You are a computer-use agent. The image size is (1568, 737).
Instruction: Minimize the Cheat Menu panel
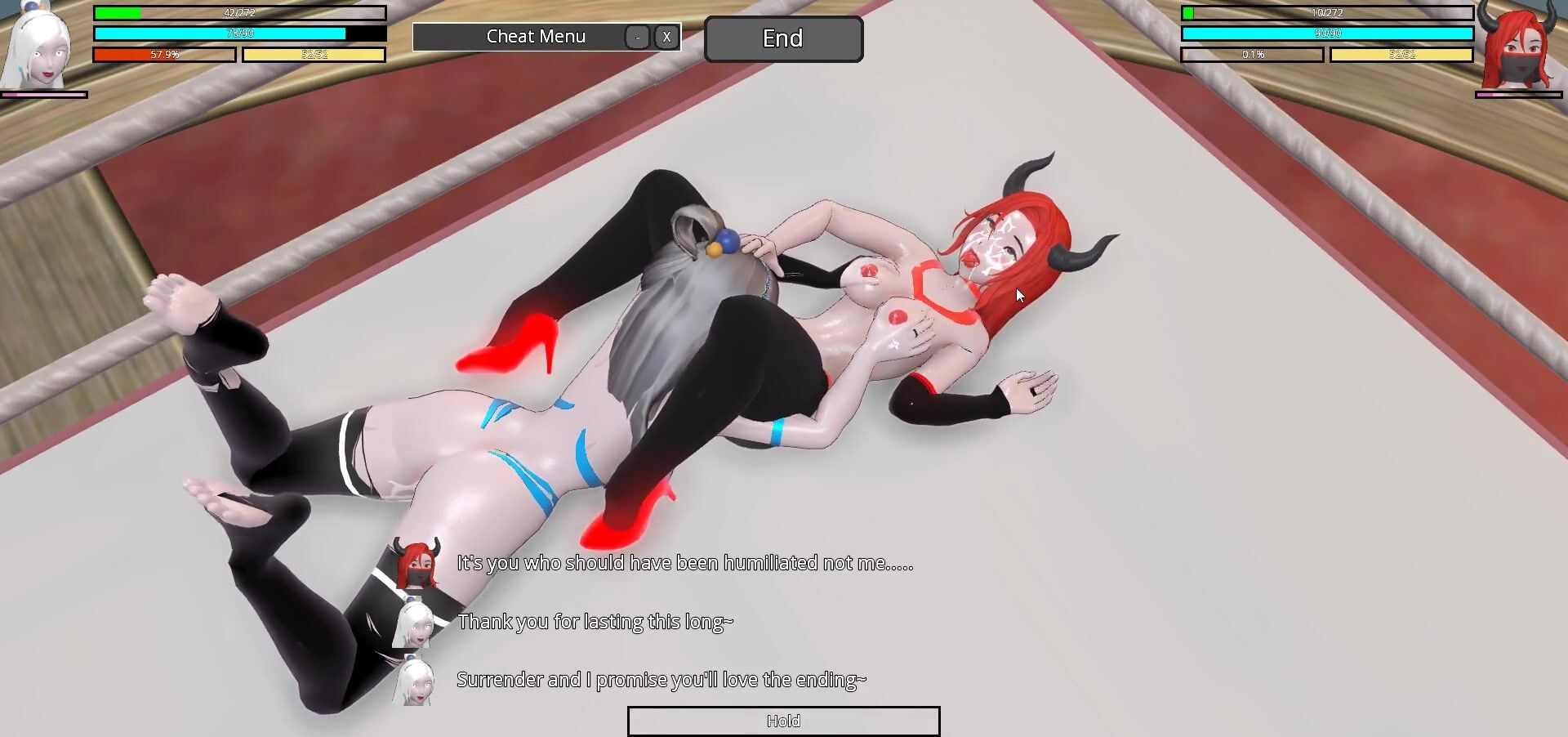(637, 37)
